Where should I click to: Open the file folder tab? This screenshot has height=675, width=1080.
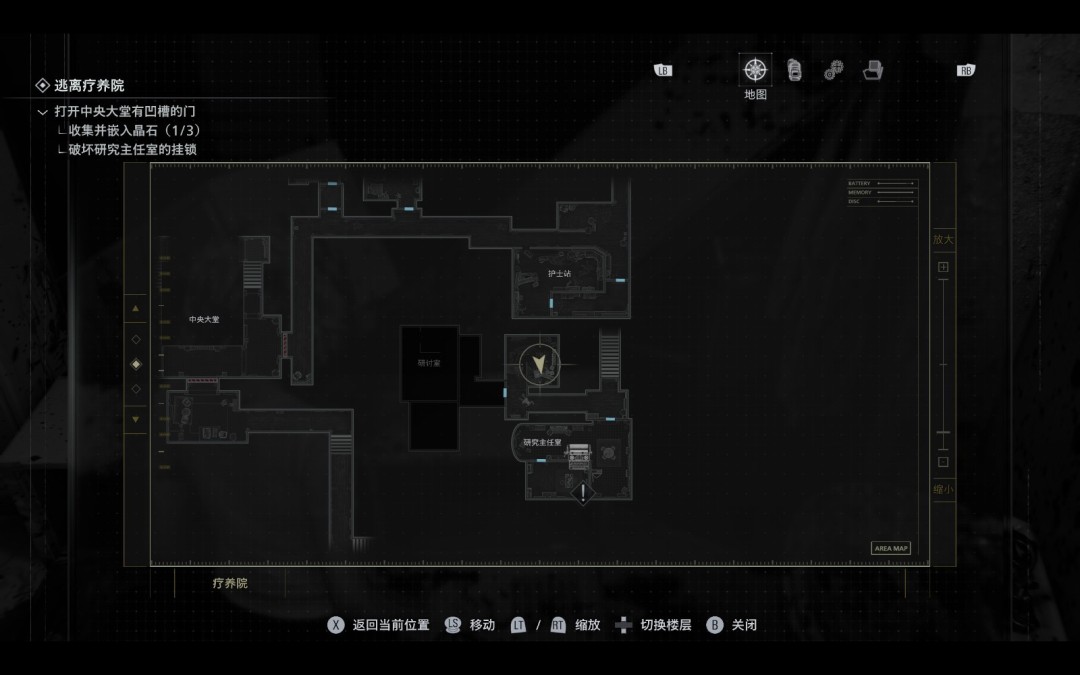[873, 70]
